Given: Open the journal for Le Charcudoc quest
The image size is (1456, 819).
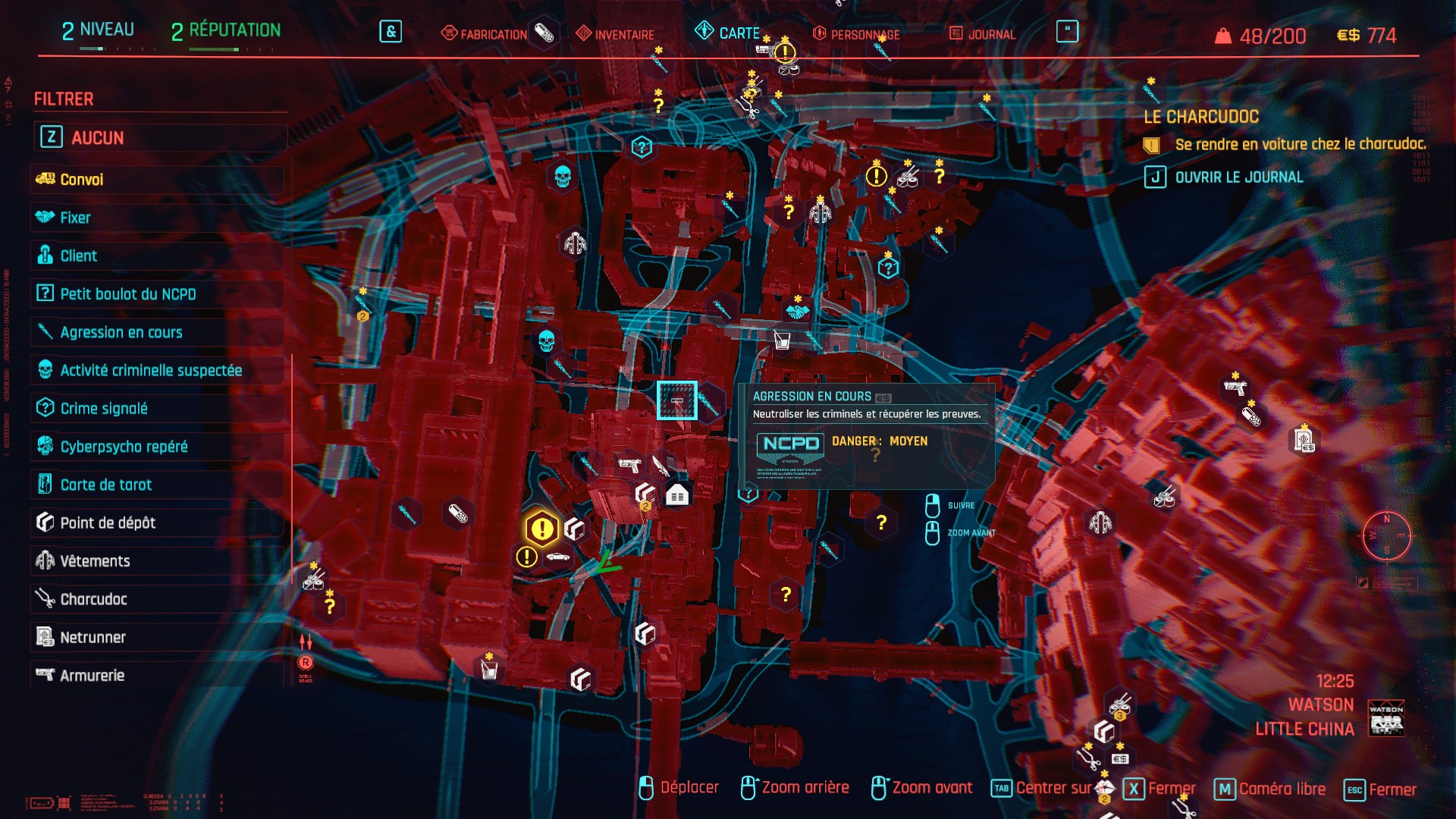Looking at the screenshot, I should [x=1238, y=177].
